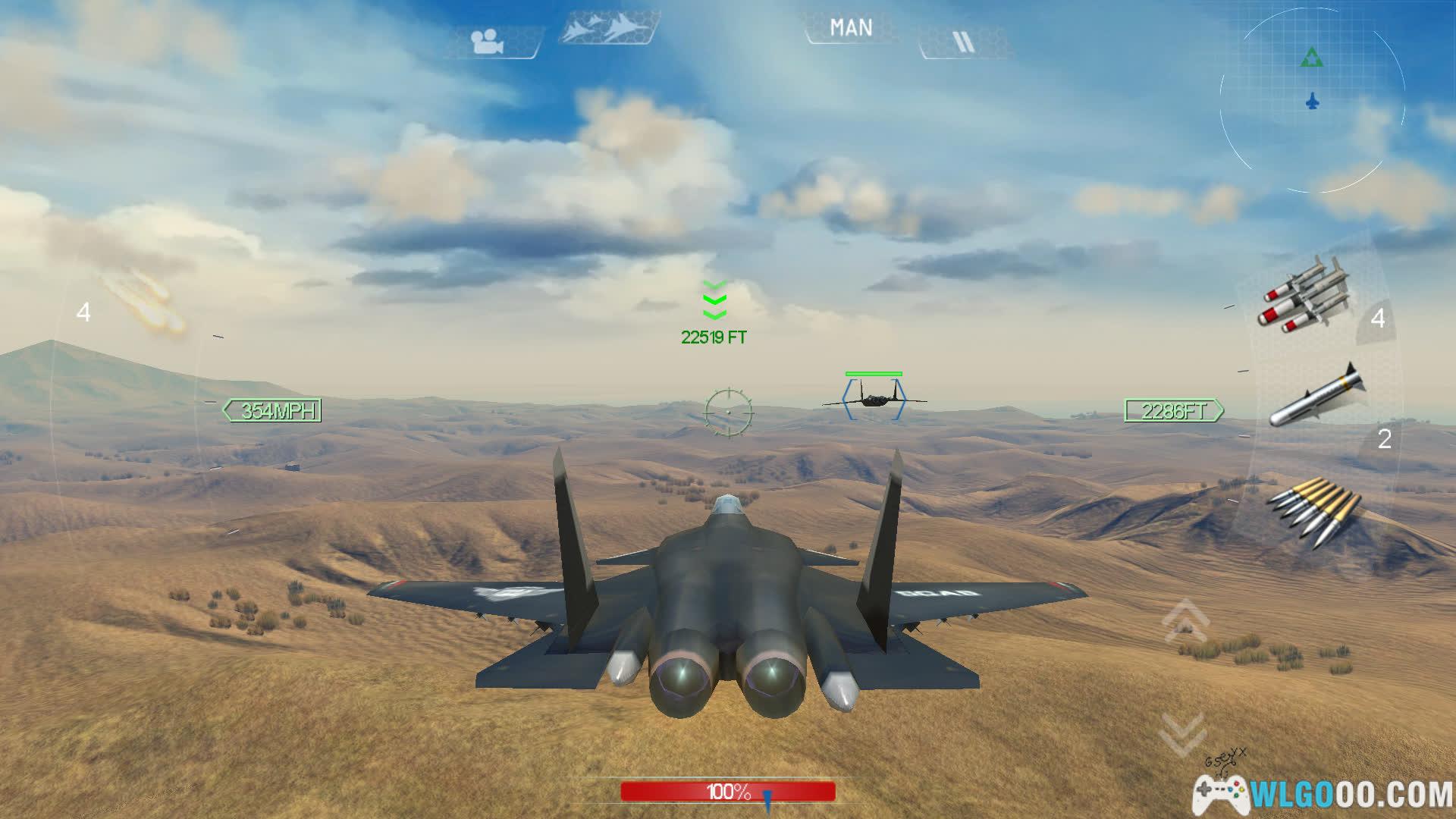
Task: Pause the game
Action: (963, 42)
